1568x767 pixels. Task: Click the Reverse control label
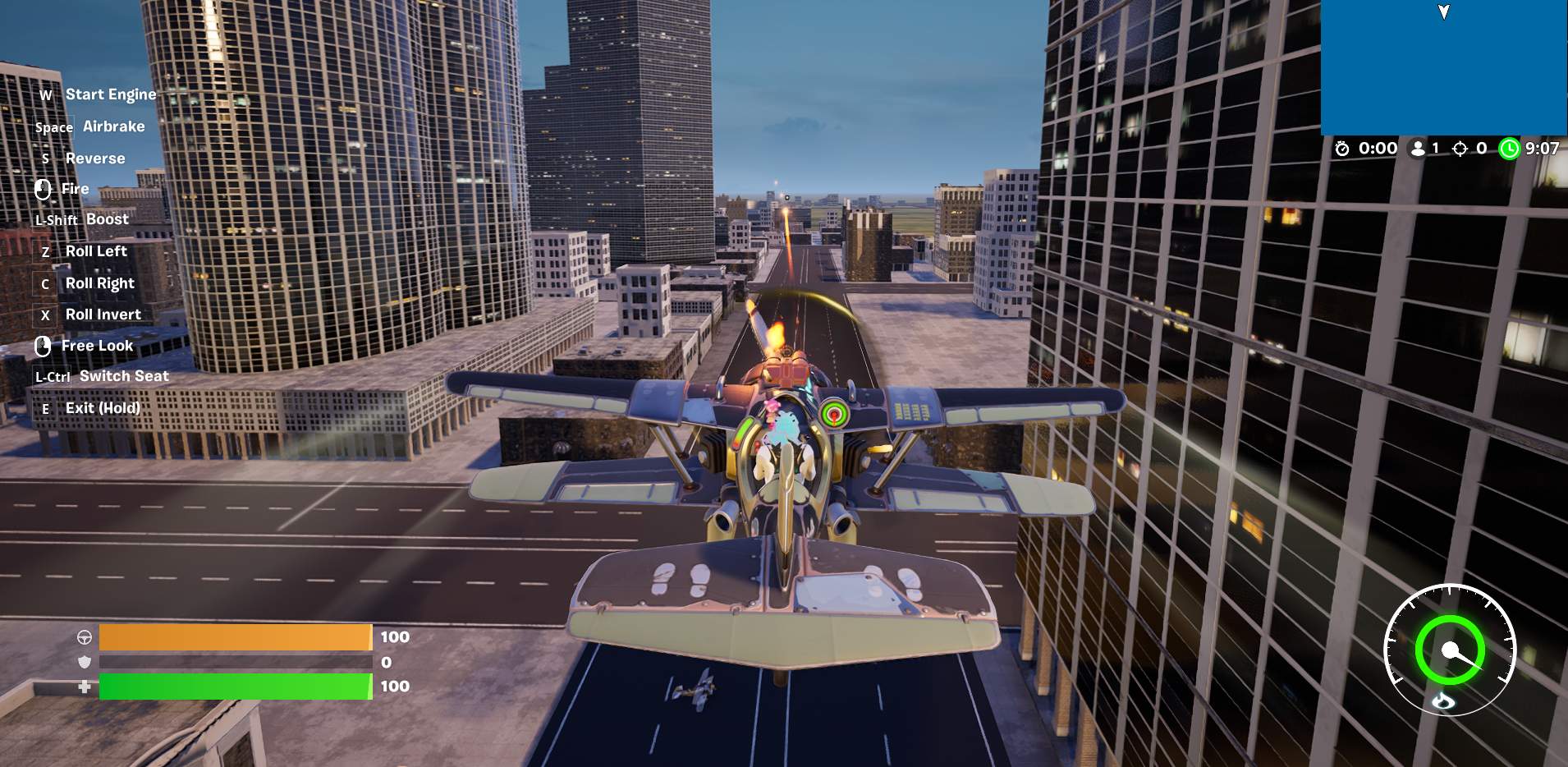coord(95,158)
